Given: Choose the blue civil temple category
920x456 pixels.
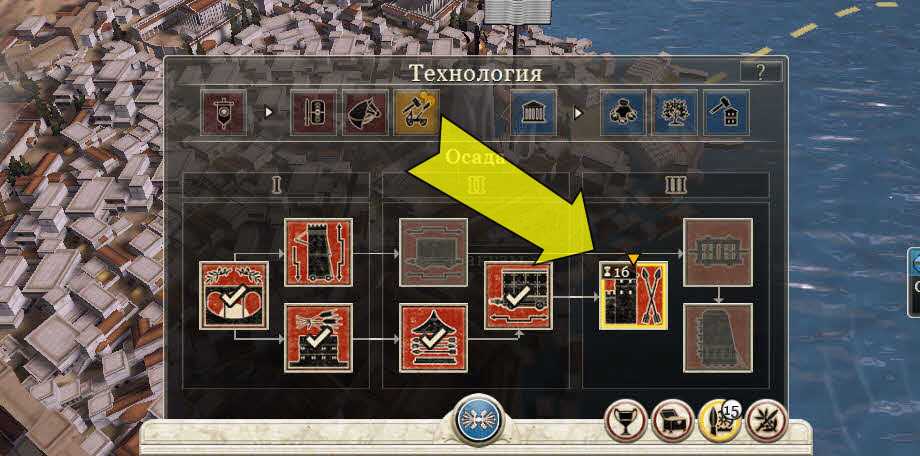Looking at the screenshot, I should point(532,112).
